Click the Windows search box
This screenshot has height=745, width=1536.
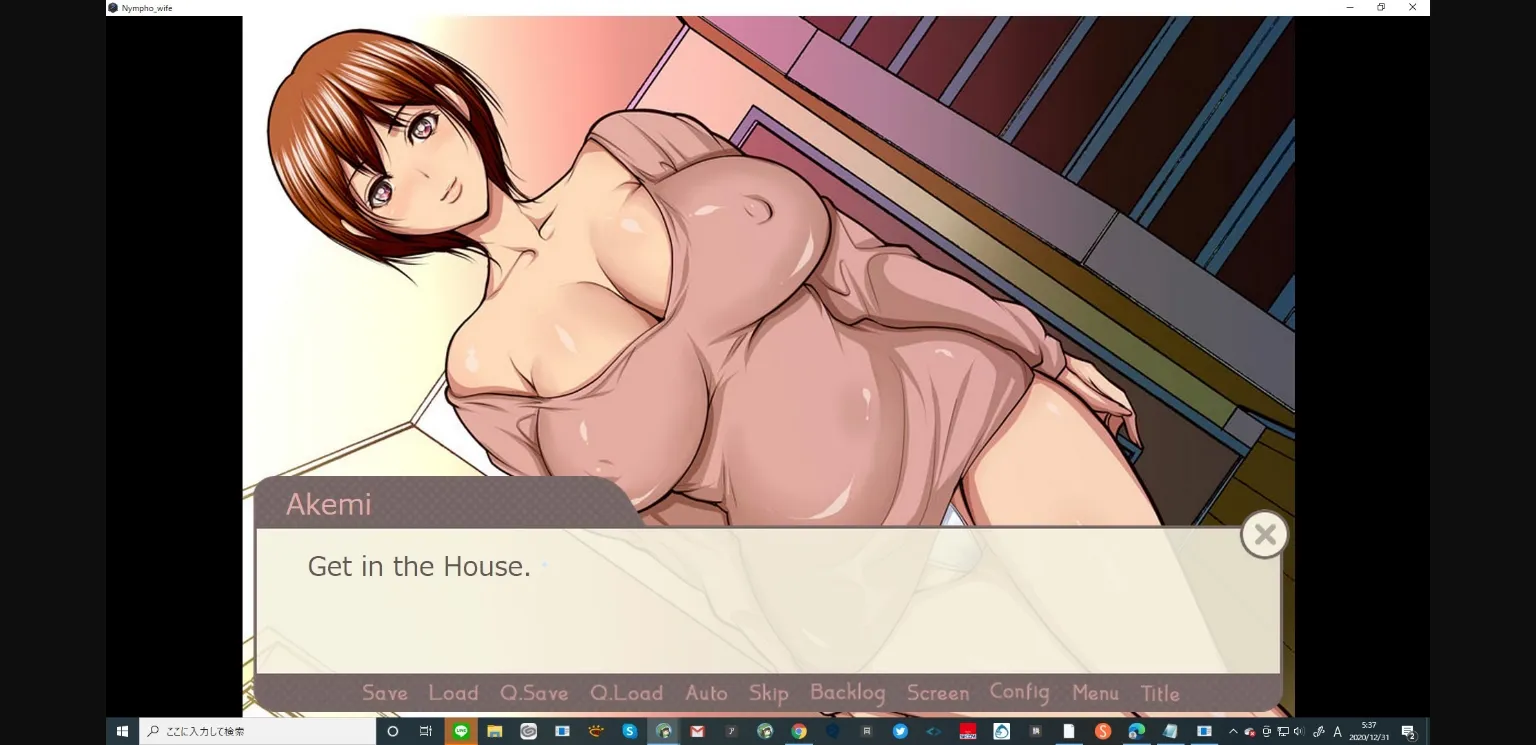click(x=260, y=731)
